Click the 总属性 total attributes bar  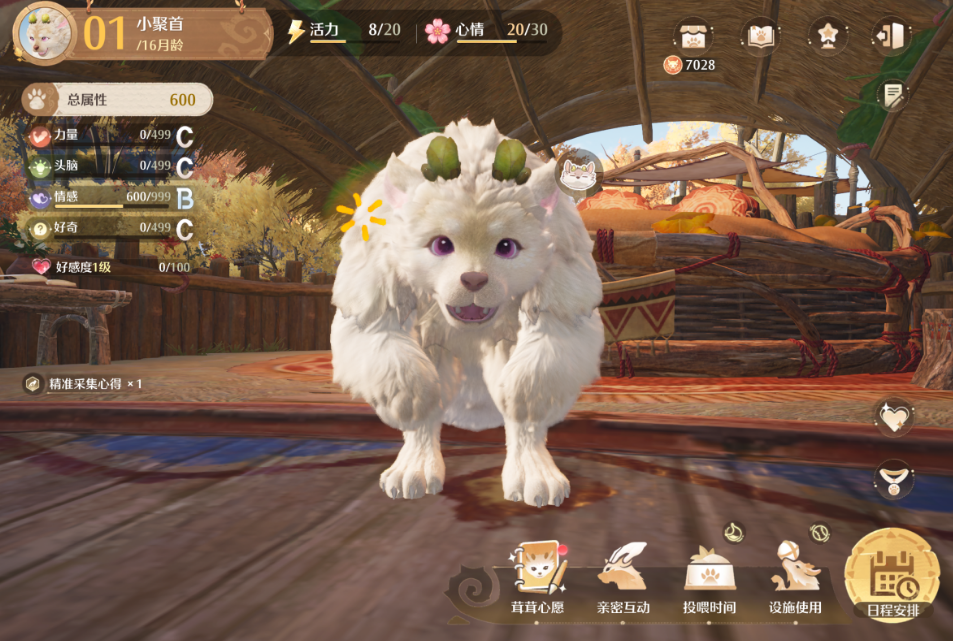pos(118,99)
